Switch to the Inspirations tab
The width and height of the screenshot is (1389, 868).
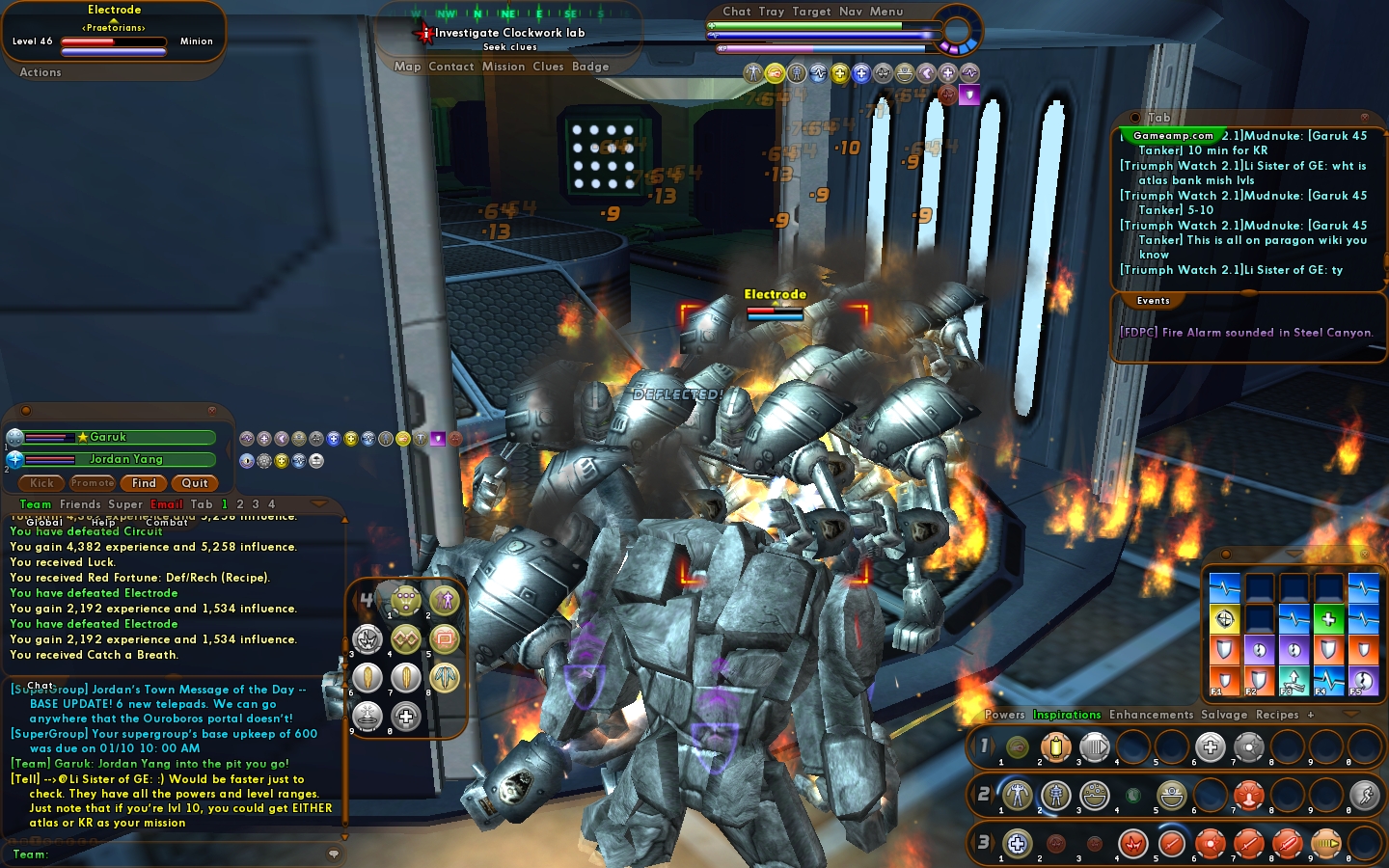pyautogui.click(x=1067, y=715)
